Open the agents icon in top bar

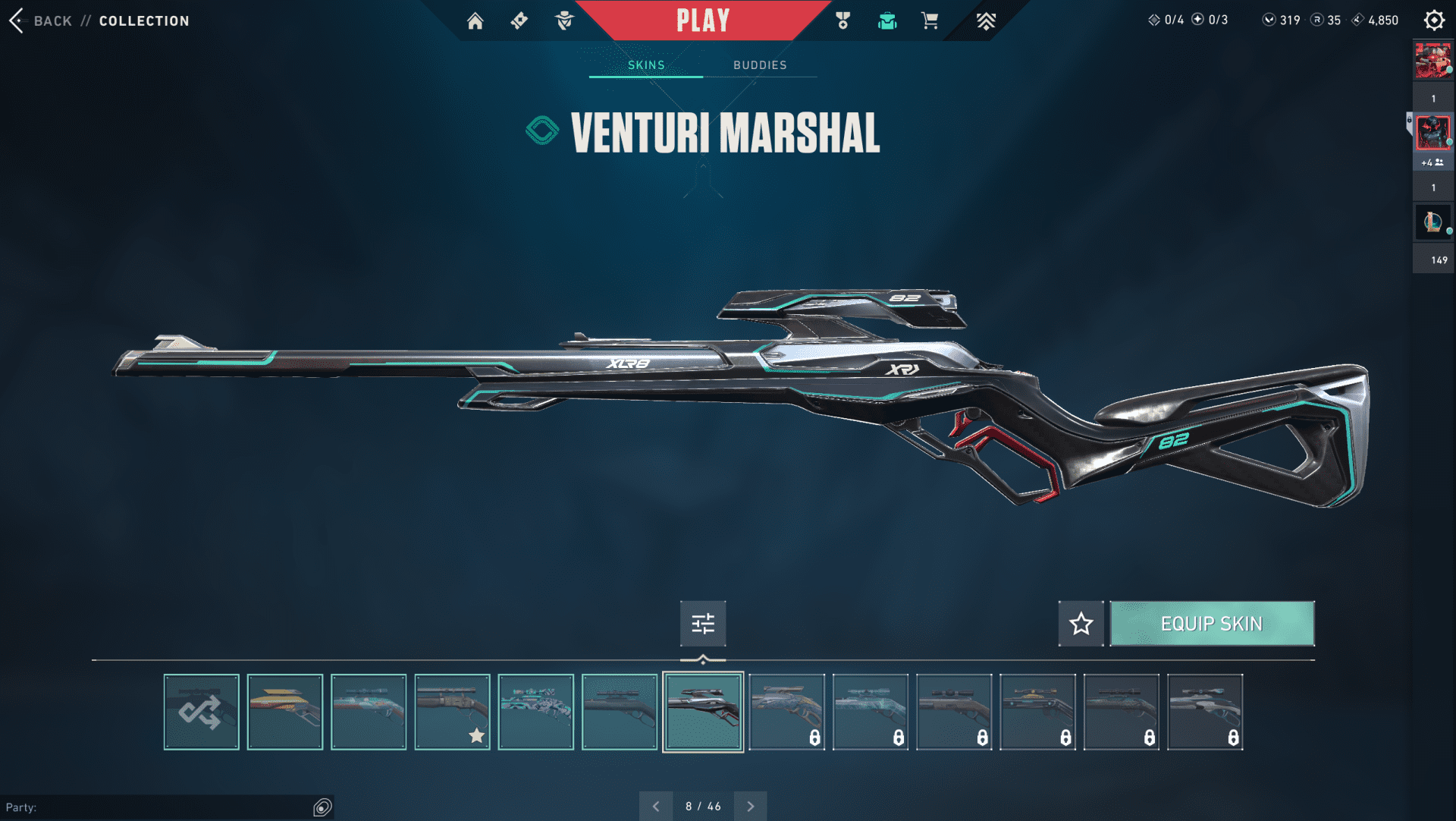click(x=564, y=20)
